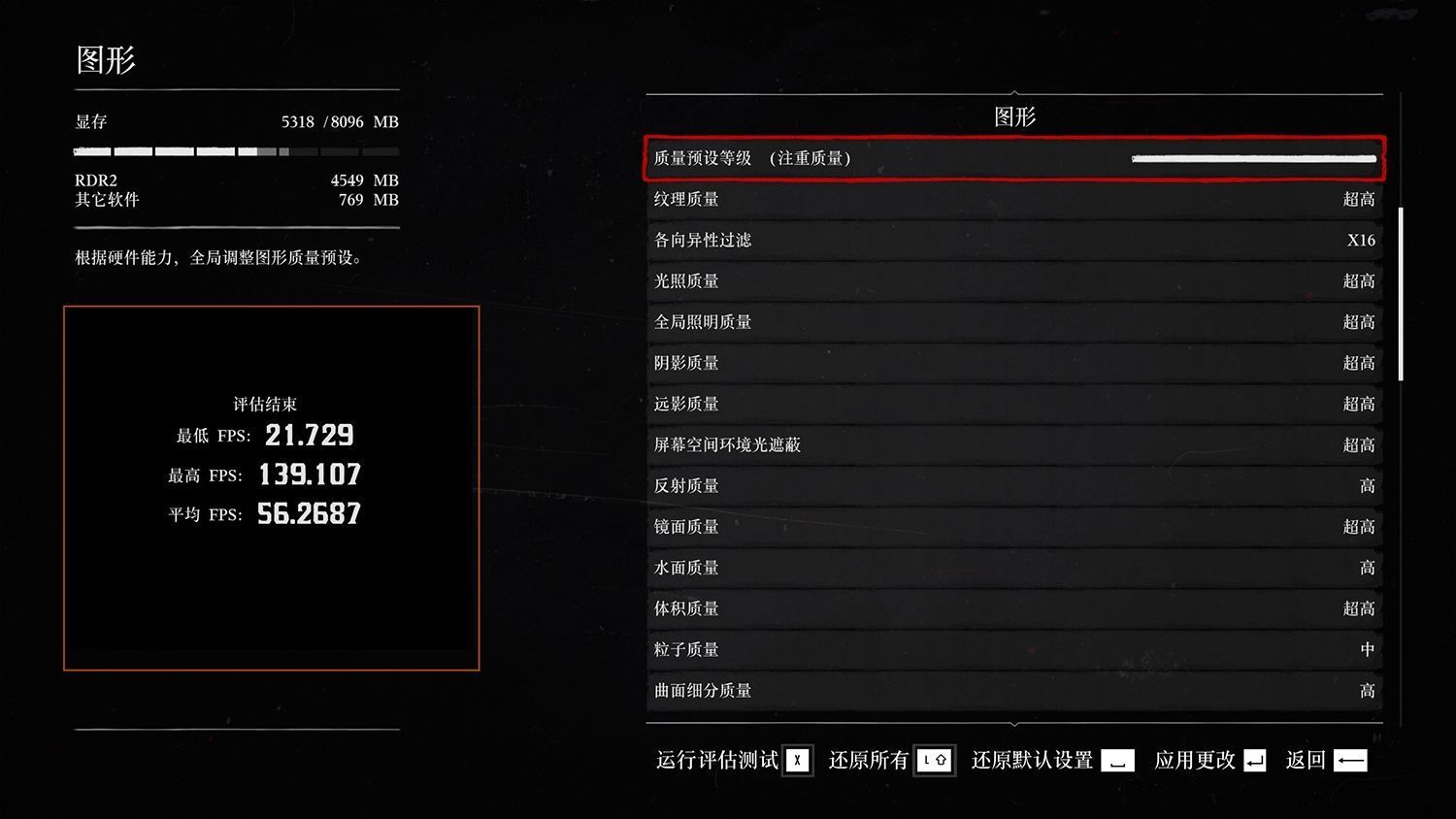
Task: Open the 全局照明质量 setting row
Action: 1014,321
